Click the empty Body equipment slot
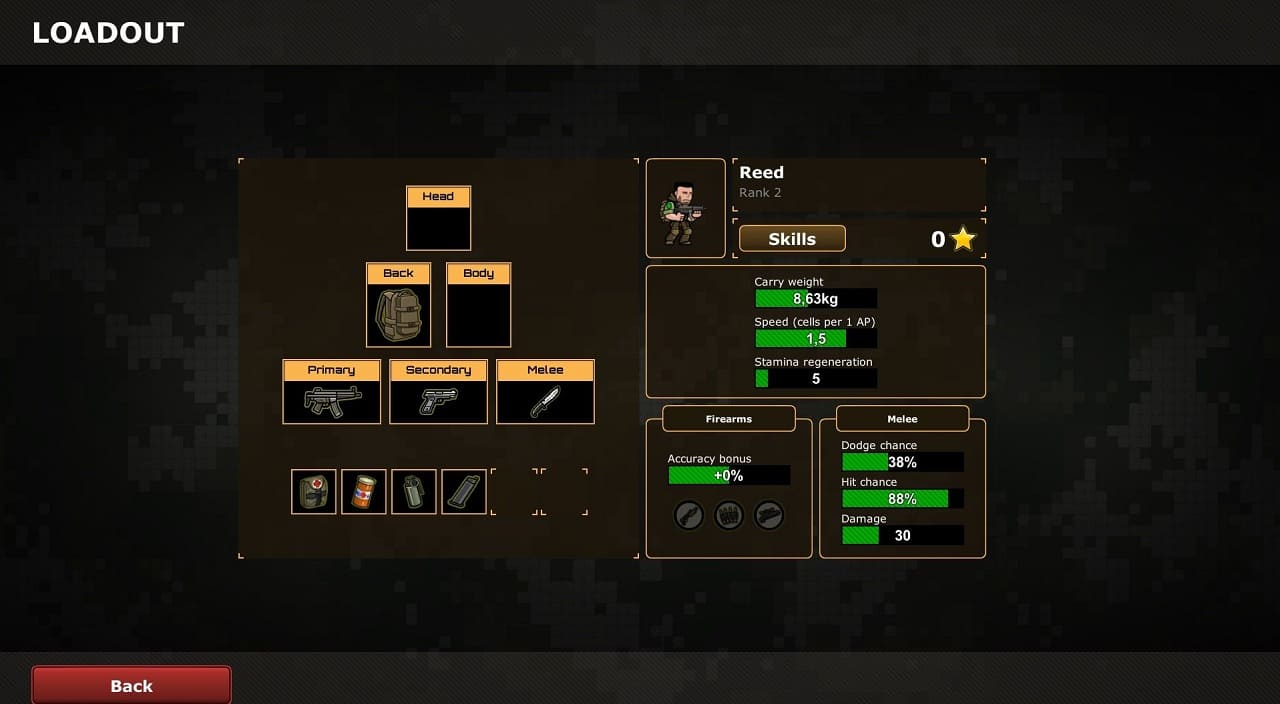 (x=478, y=314)
